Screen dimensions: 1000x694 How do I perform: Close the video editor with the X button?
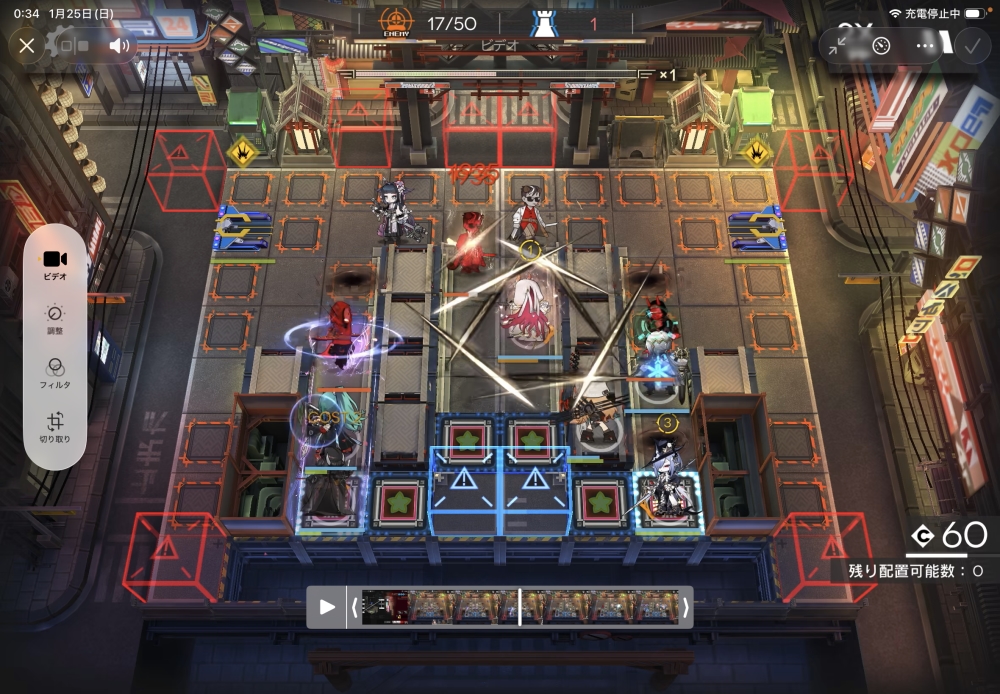[x=27, y=45]
